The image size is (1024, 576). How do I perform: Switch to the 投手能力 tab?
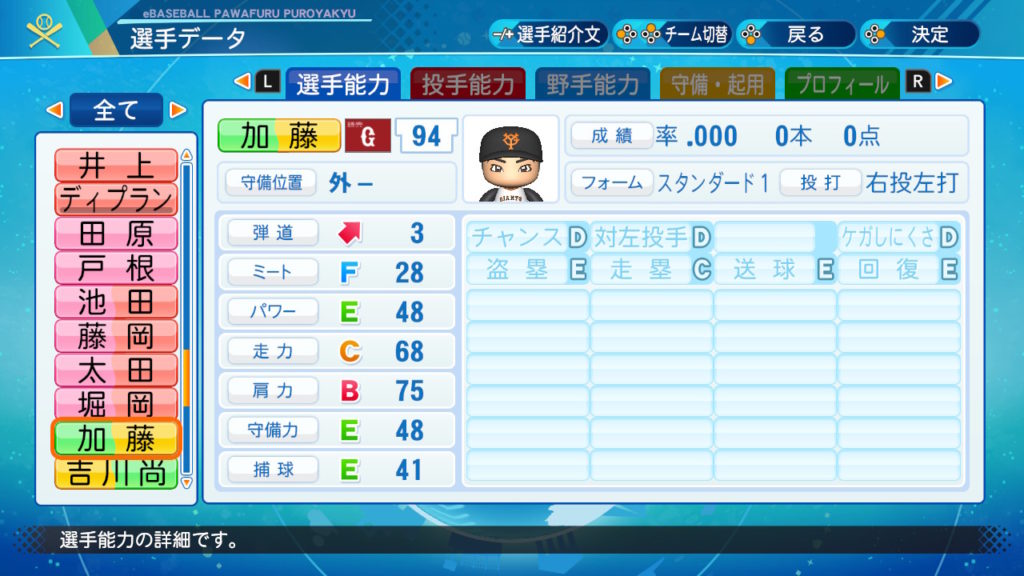pos(468,84)
